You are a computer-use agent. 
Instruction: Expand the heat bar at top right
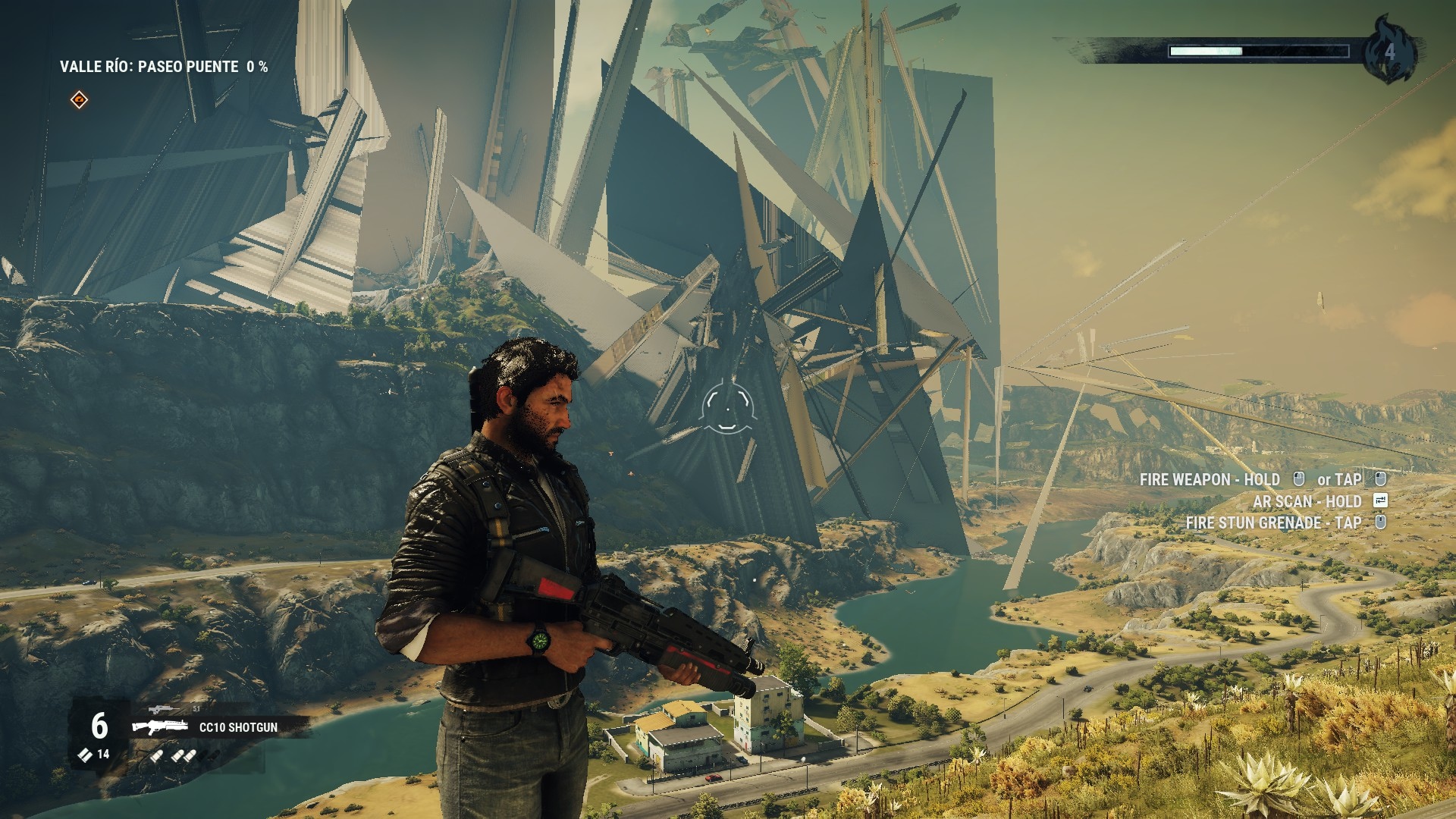click(1259, 51)
